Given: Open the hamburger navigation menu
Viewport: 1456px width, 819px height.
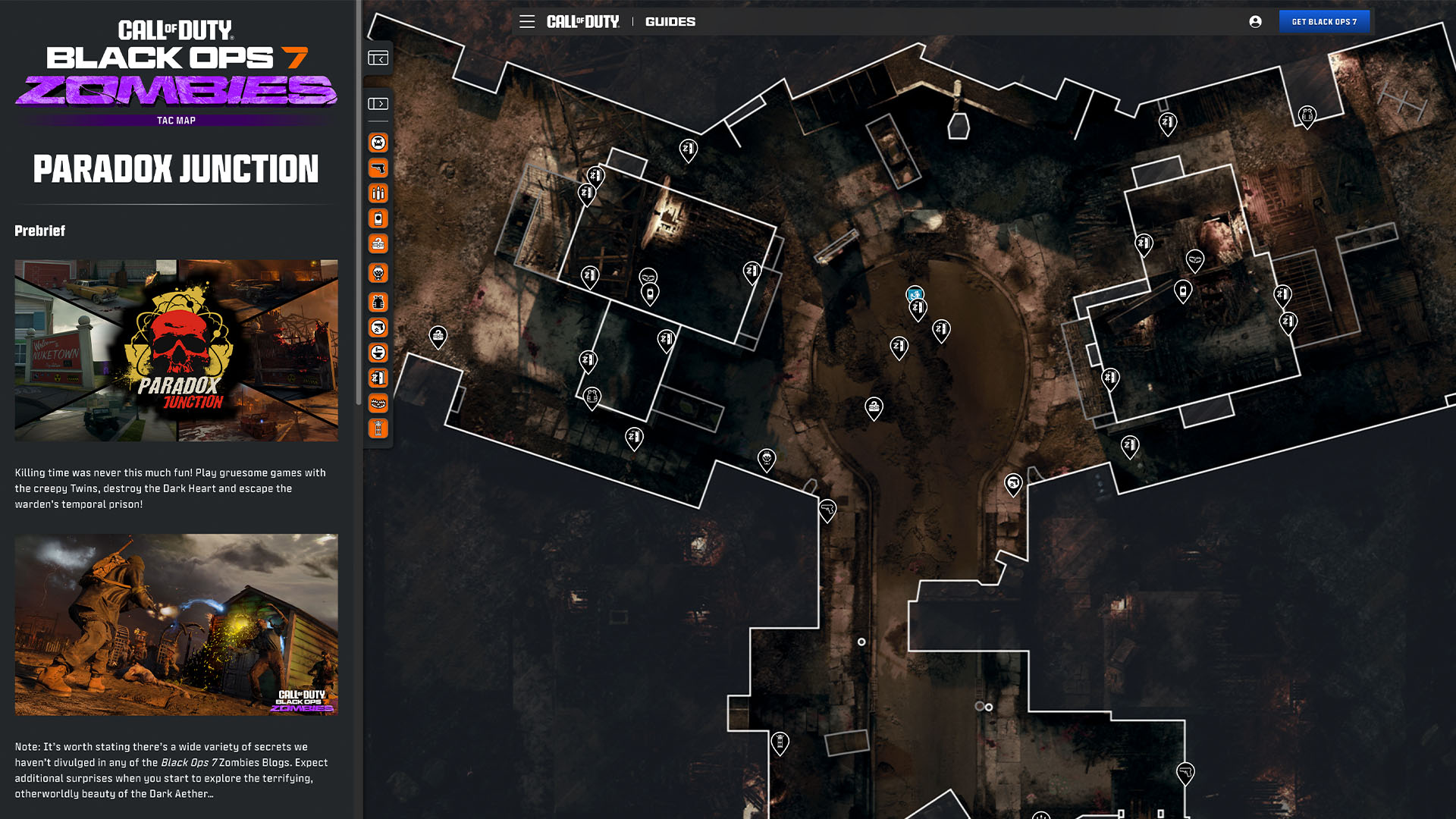Looking at the screenshot, I should (527, 21).
